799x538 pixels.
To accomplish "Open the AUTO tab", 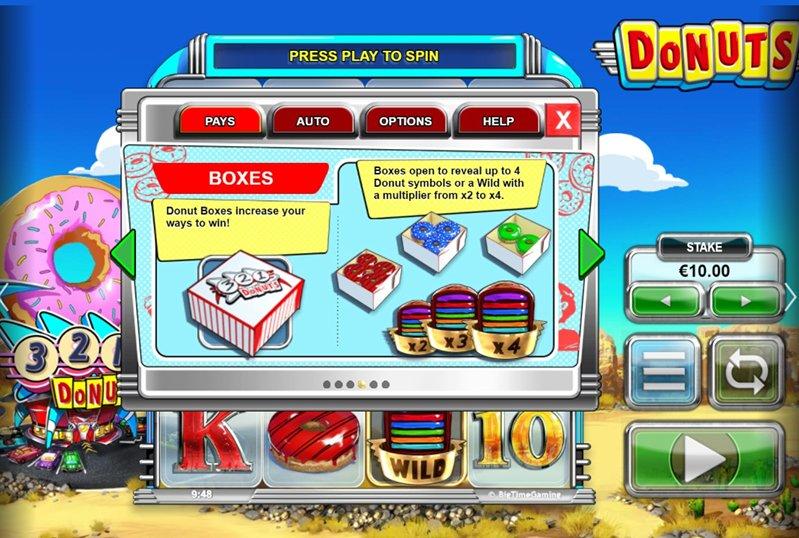I will click(313, 121).
